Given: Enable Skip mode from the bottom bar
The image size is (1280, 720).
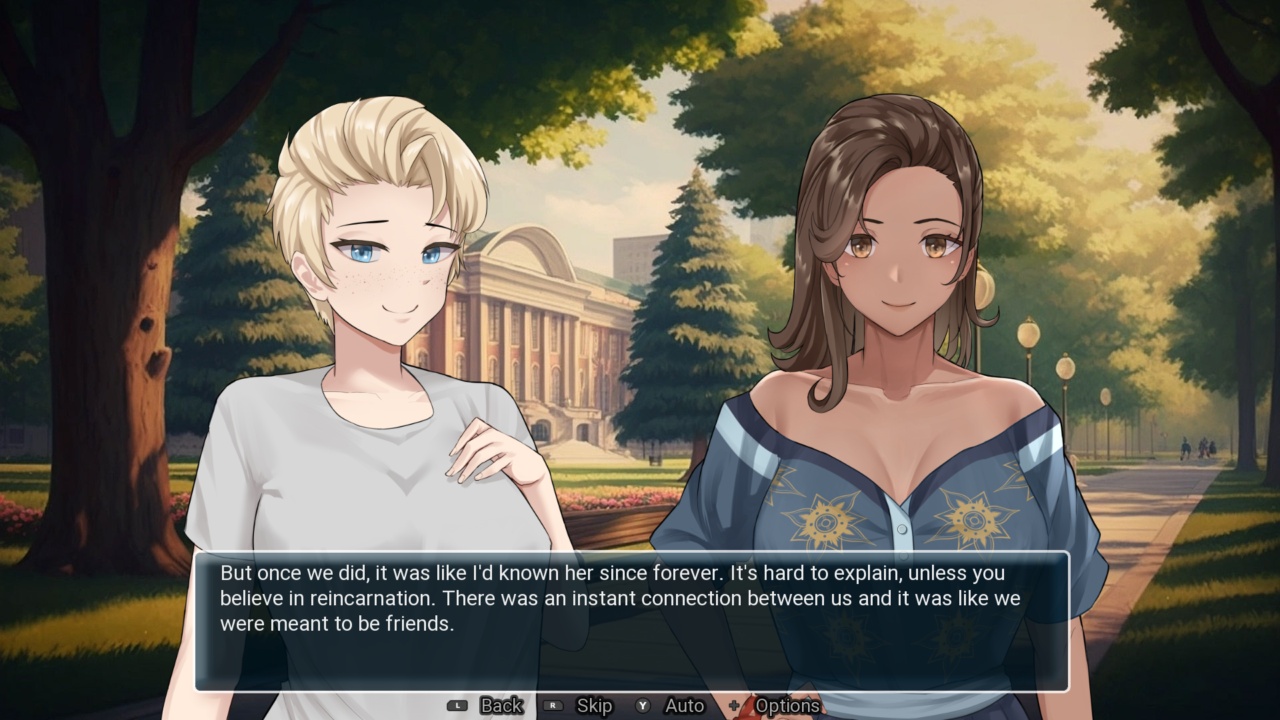Looking at the screenshot, I should 595,705.
